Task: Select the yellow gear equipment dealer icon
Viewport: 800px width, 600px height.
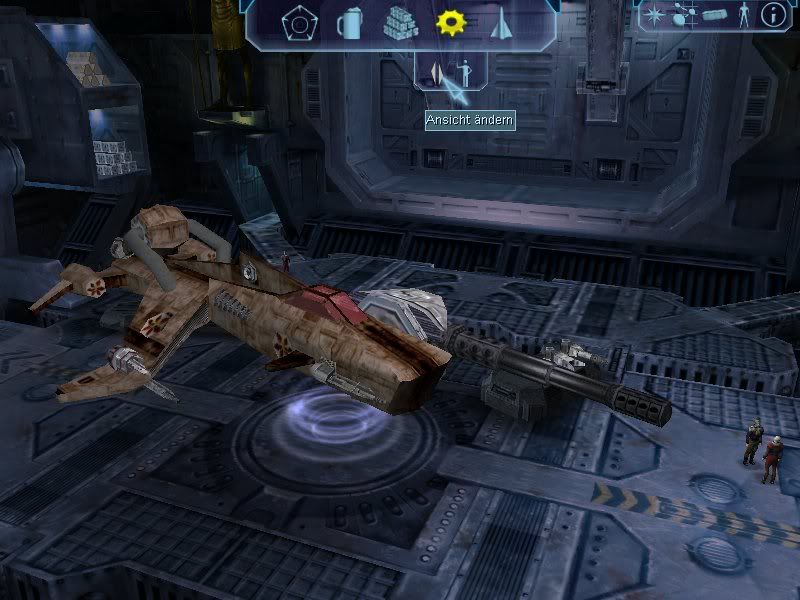Action: pos(450,21)
